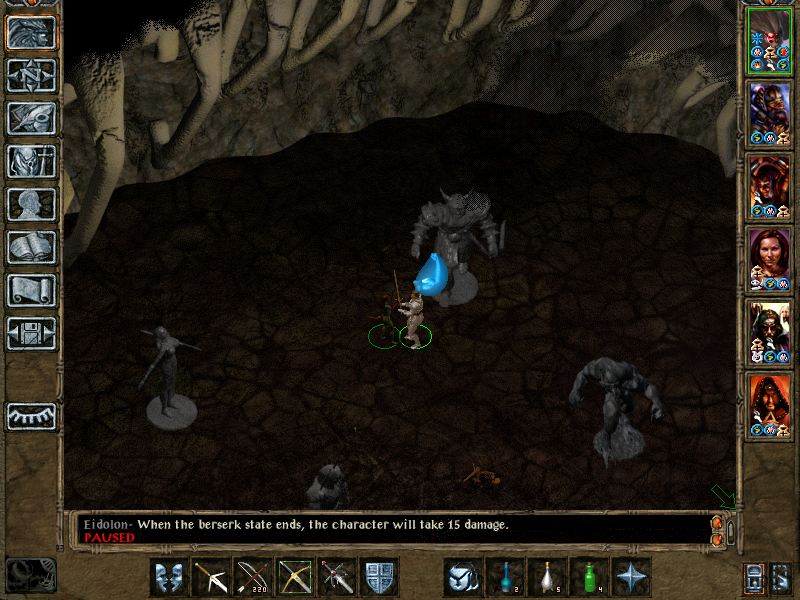Screen dimensions: 800x600
Task: Select the arrow slot showing 220
Action: pos(254,577)
